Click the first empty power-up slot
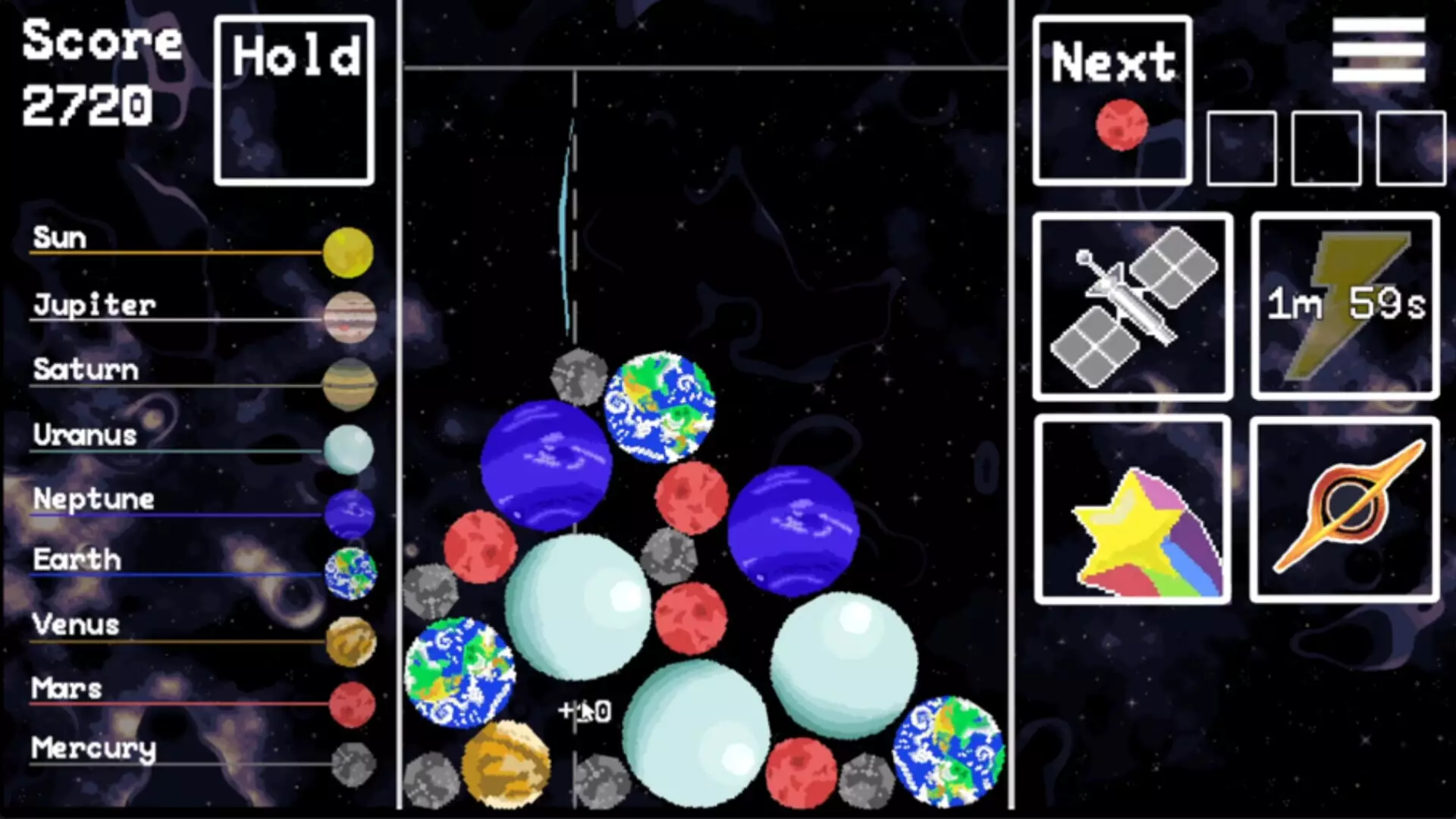This screenshot has width=1456, height=819. pyautogui.click(x=1241, y=149)
